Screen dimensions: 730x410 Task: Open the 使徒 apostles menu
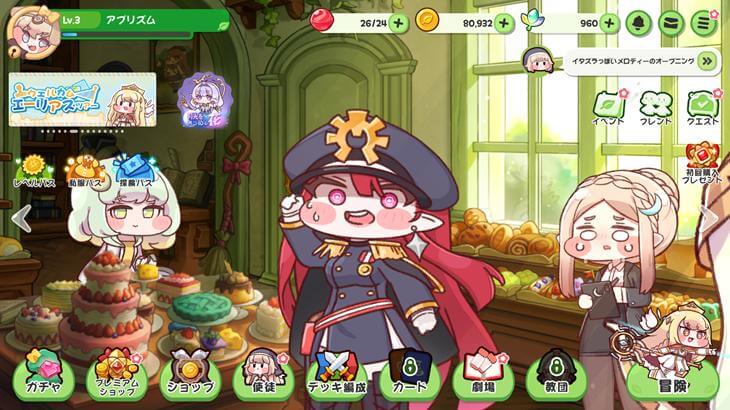click(262, 376)
